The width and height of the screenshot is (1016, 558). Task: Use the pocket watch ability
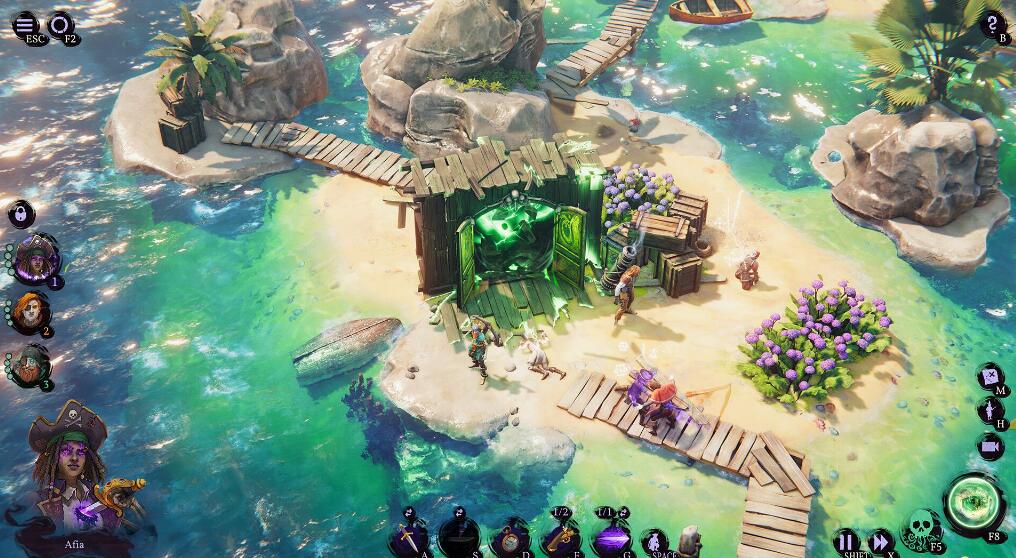[512, 540]
